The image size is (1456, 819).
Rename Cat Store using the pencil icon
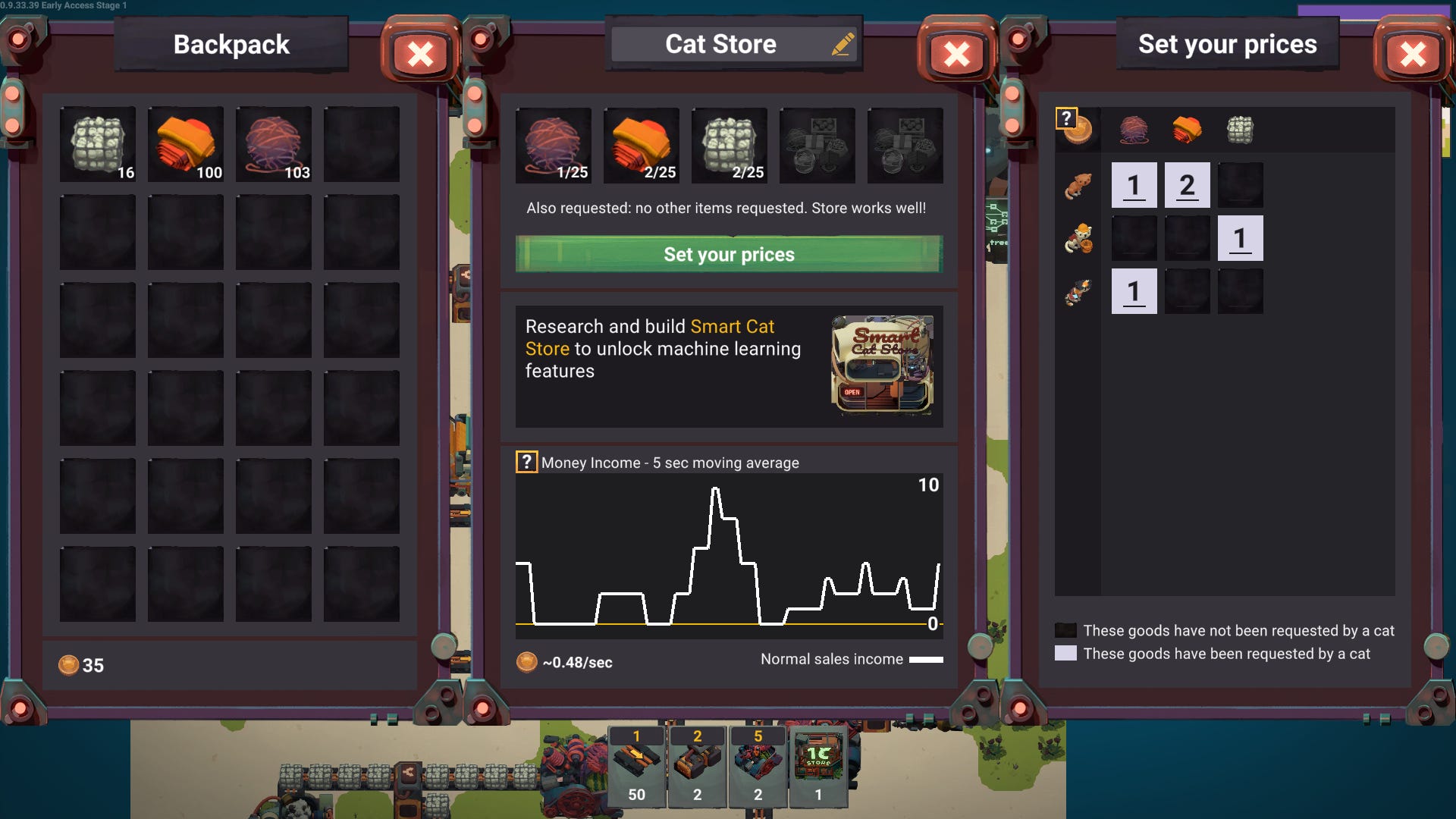pos(842,43)
